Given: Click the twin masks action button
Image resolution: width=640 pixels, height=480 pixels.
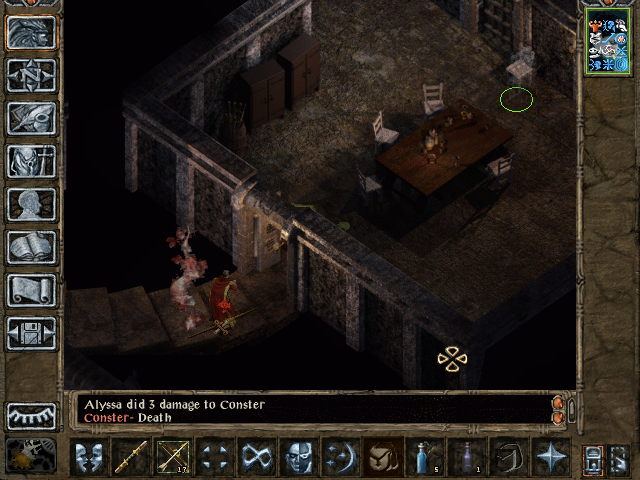Looking at the screenshot, I should point(90,457).
